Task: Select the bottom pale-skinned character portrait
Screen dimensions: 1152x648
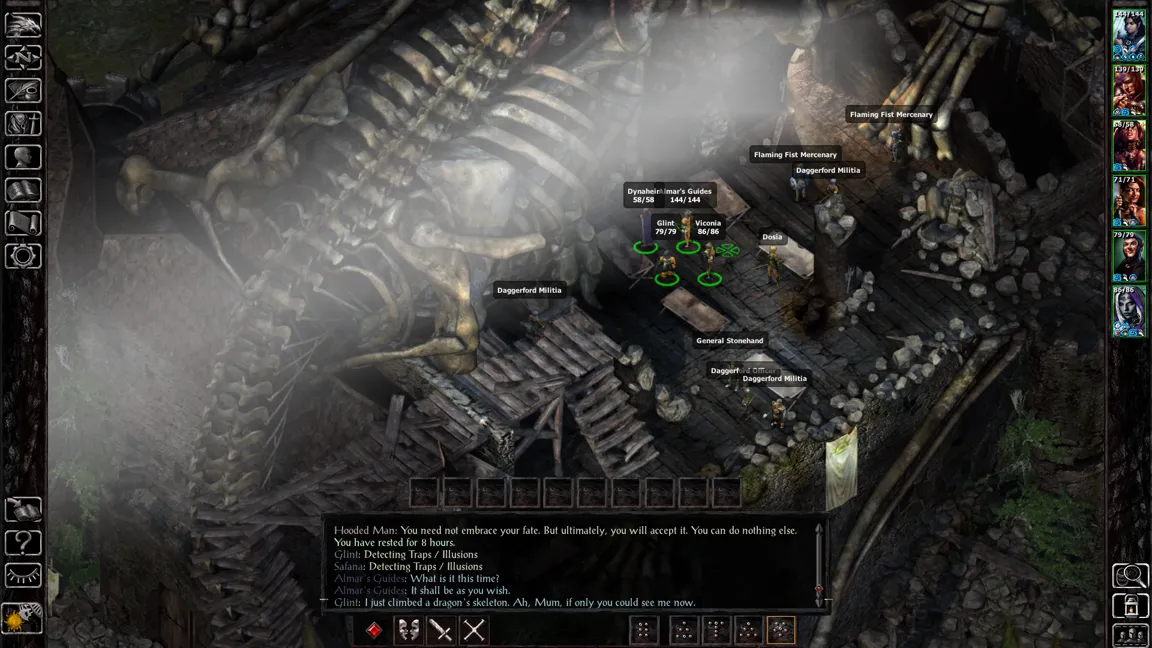Action: point(1129,311)
